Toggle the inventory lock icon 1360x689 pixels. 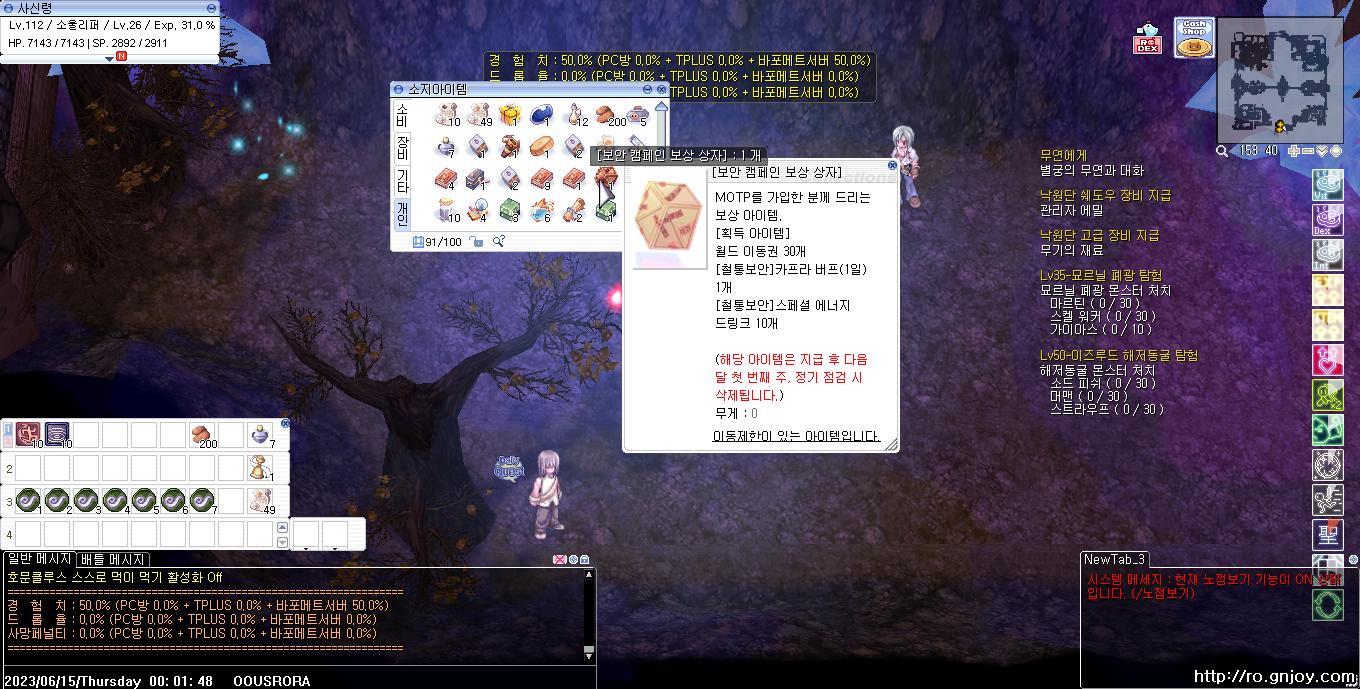point(476,241)
